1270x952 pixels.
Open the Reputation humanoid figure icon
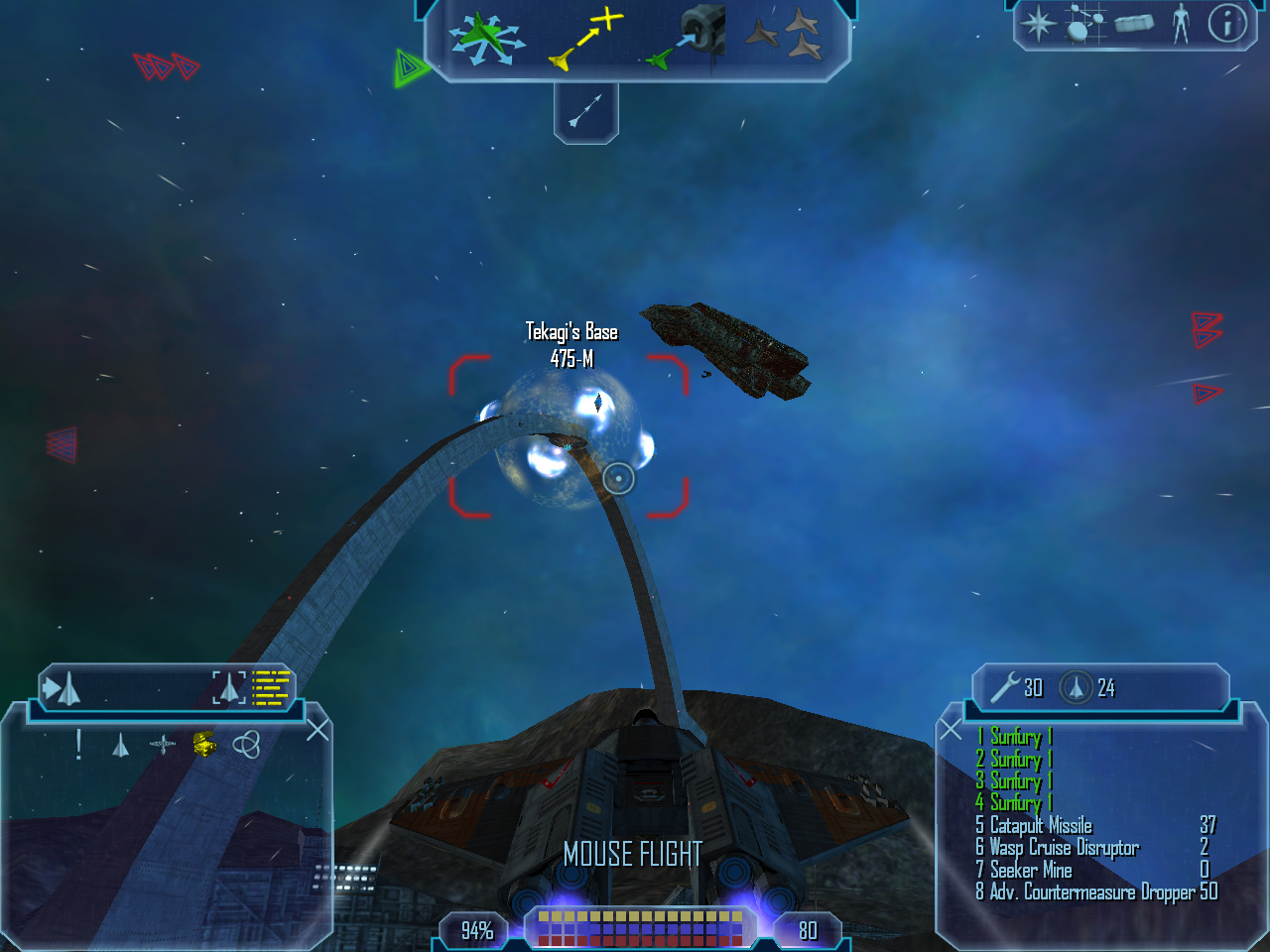(x=1181, y=23)
